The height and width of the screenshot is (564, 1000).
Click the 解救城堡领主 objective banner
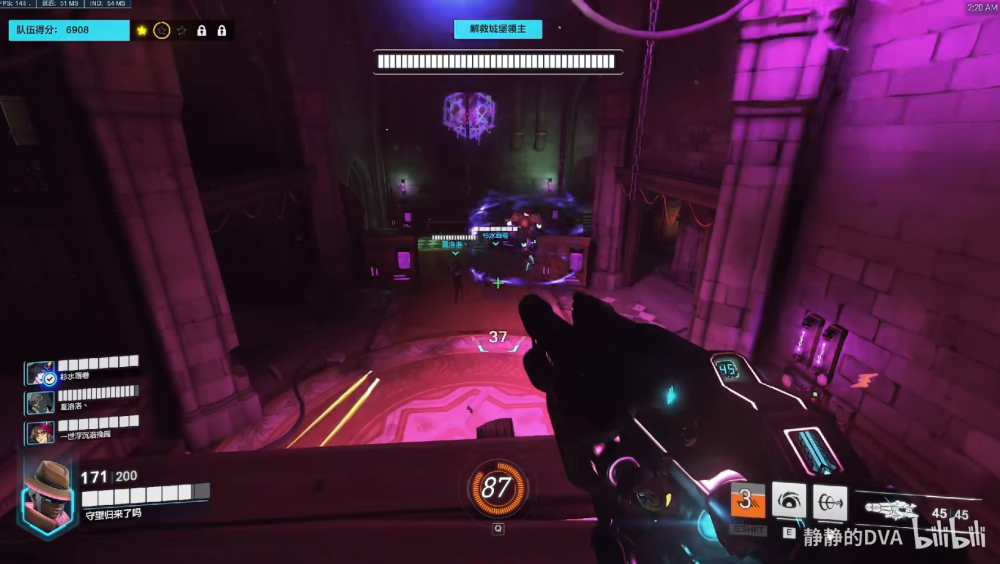pyautogui.click(x=498, y=29)
